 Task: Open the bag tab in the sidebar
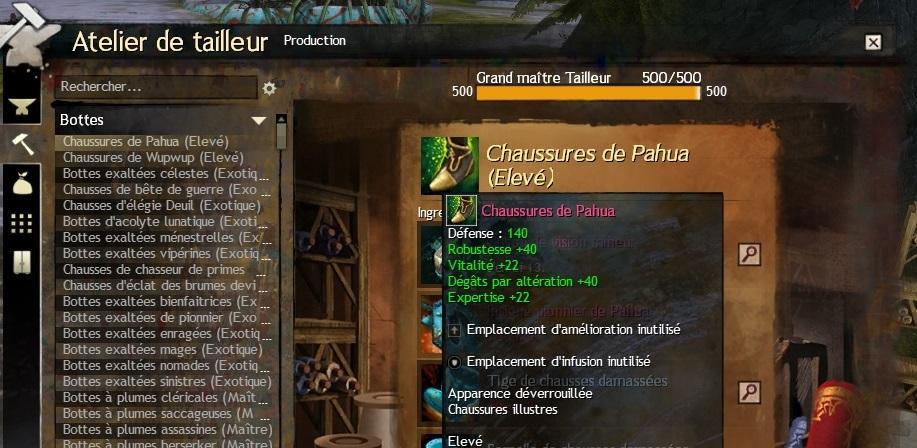[21, 183]
